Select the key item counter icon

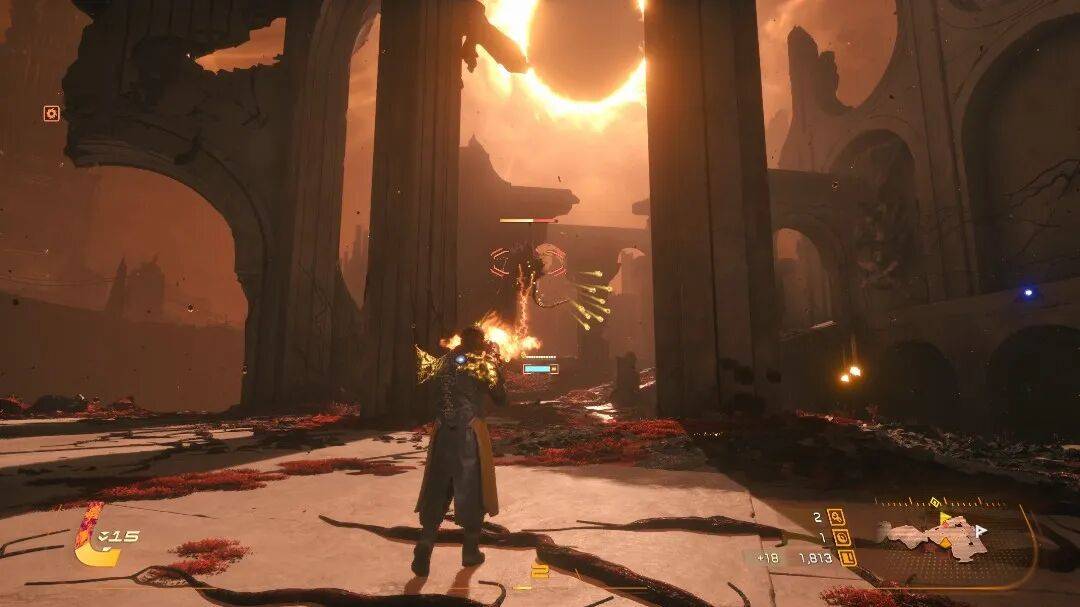836,517
